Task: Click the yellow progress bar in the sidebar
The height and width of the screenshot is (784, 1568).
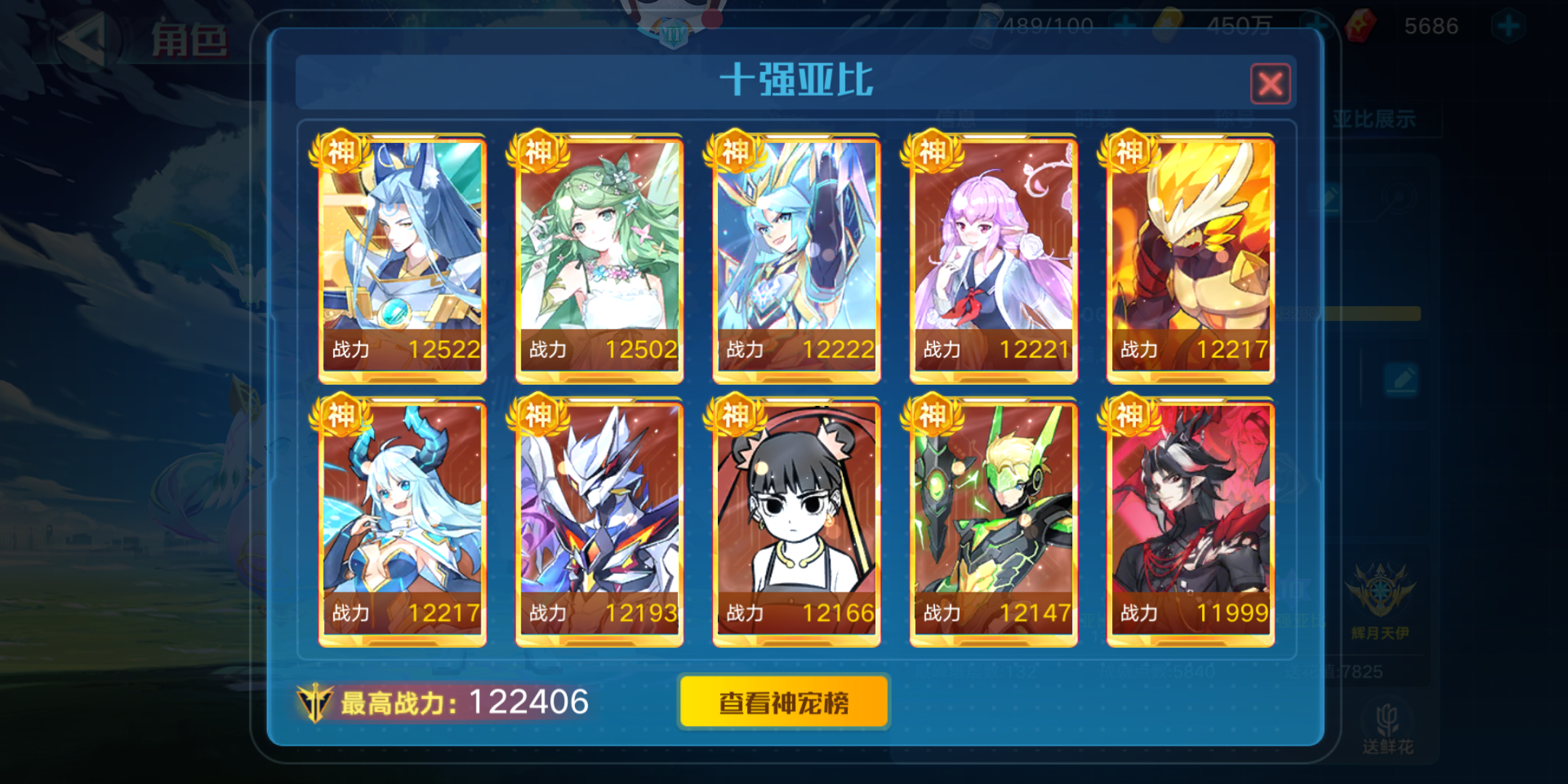Action: 1371,314
